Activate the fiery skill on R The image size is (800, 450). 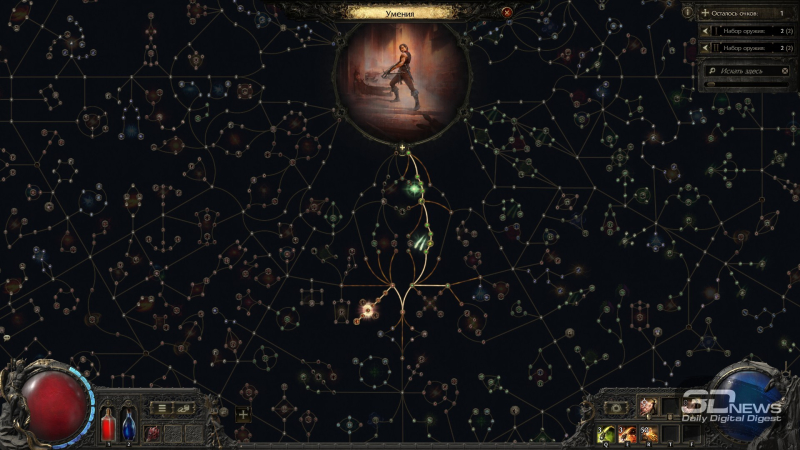648,433
